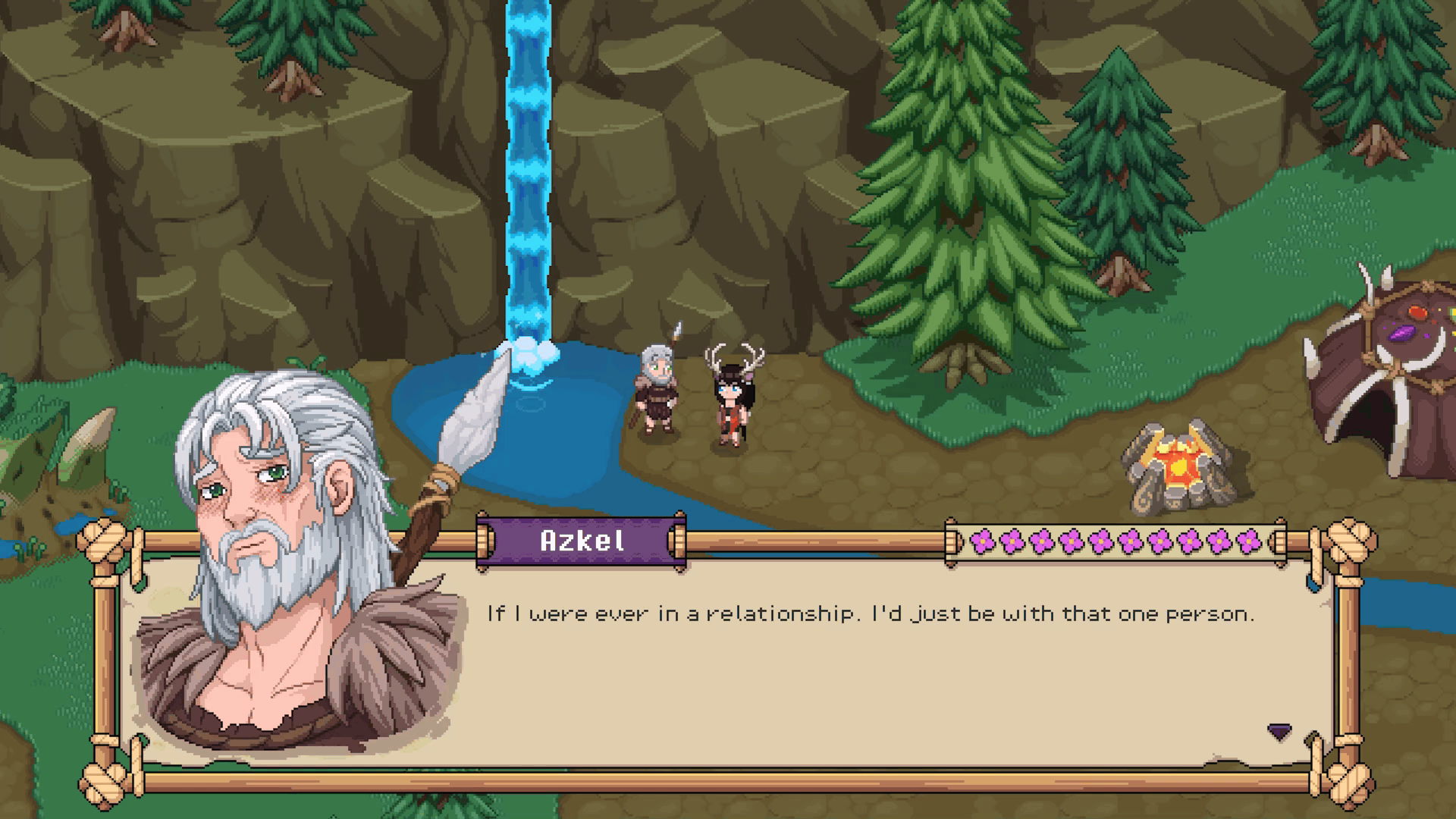1456x819 pixels.
Task: Advance dialogue with the purple arrow
Action: 1279,732
